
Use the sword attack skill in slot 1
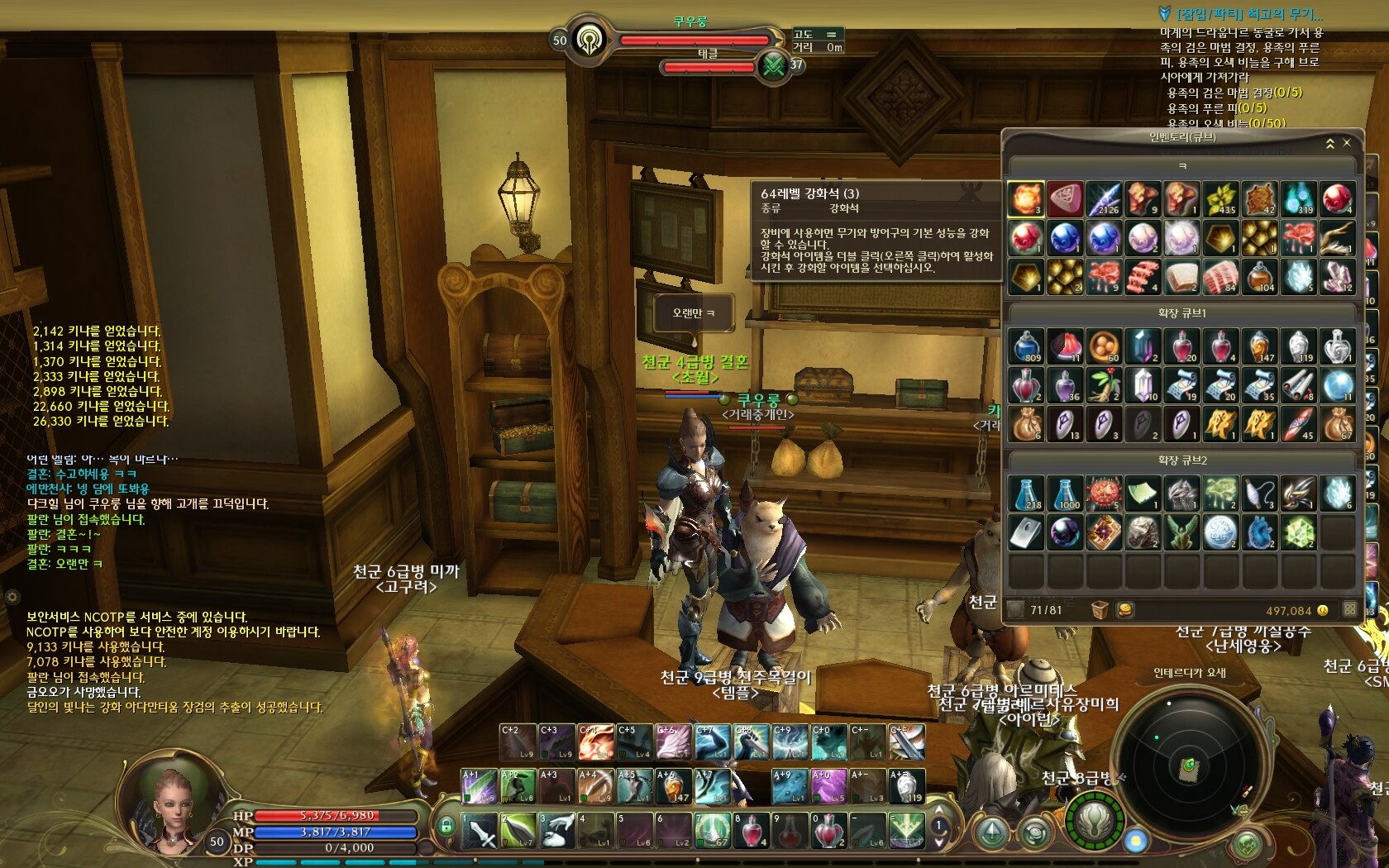click(480, 830)
